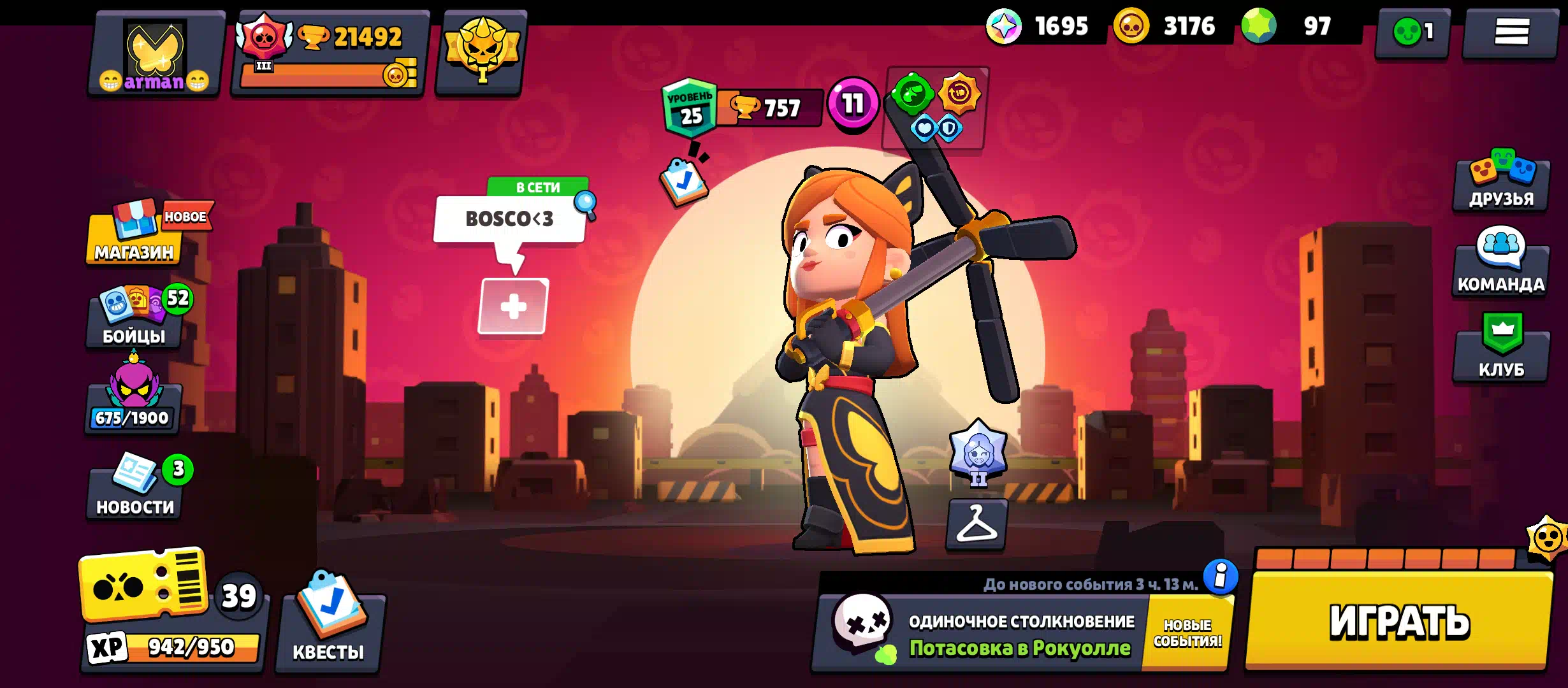
Task: Open the КОМАНДА team chat
Action: 1501,268
